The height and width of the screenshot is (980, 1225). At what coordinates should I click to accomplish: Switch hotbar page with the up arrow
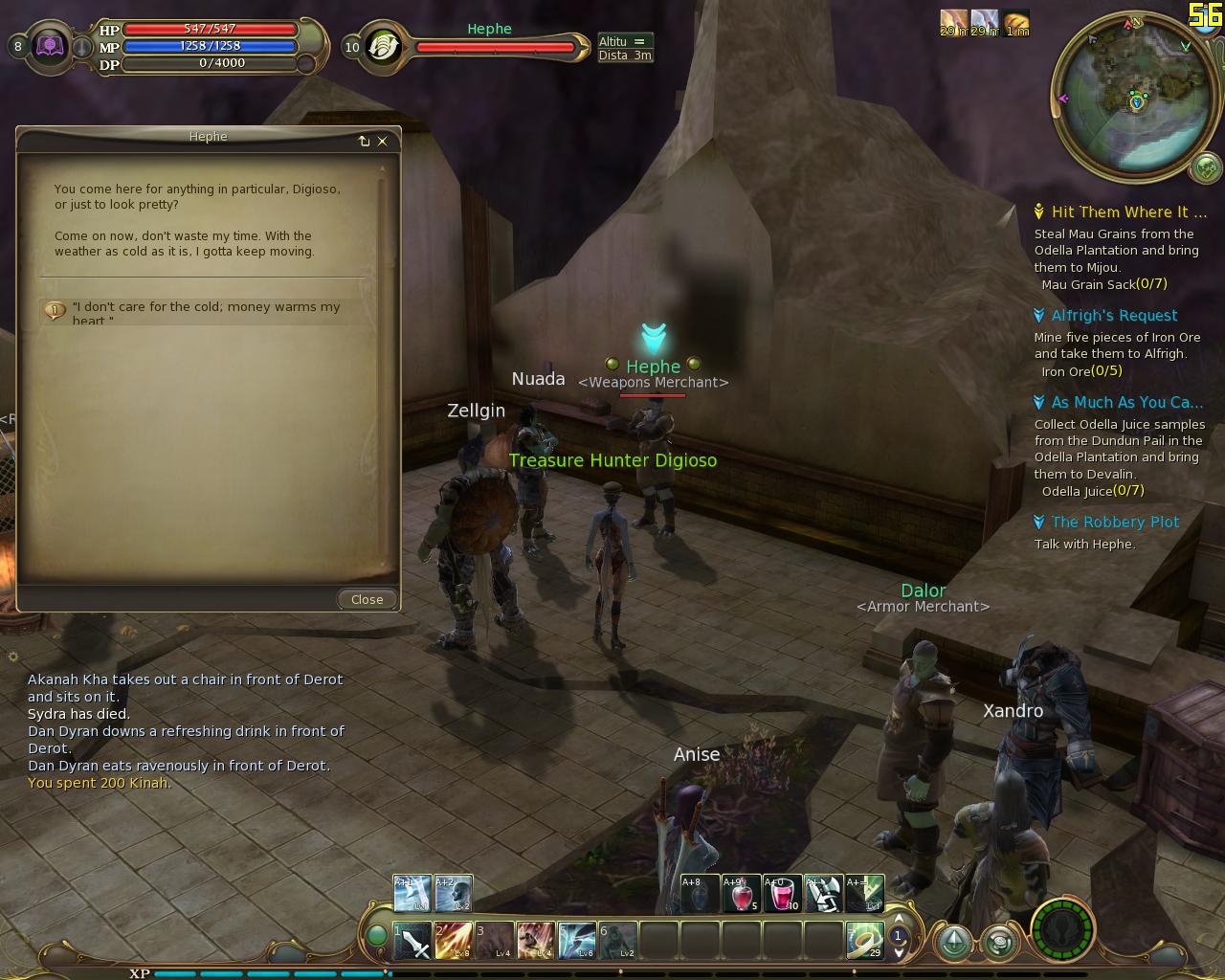899,924
